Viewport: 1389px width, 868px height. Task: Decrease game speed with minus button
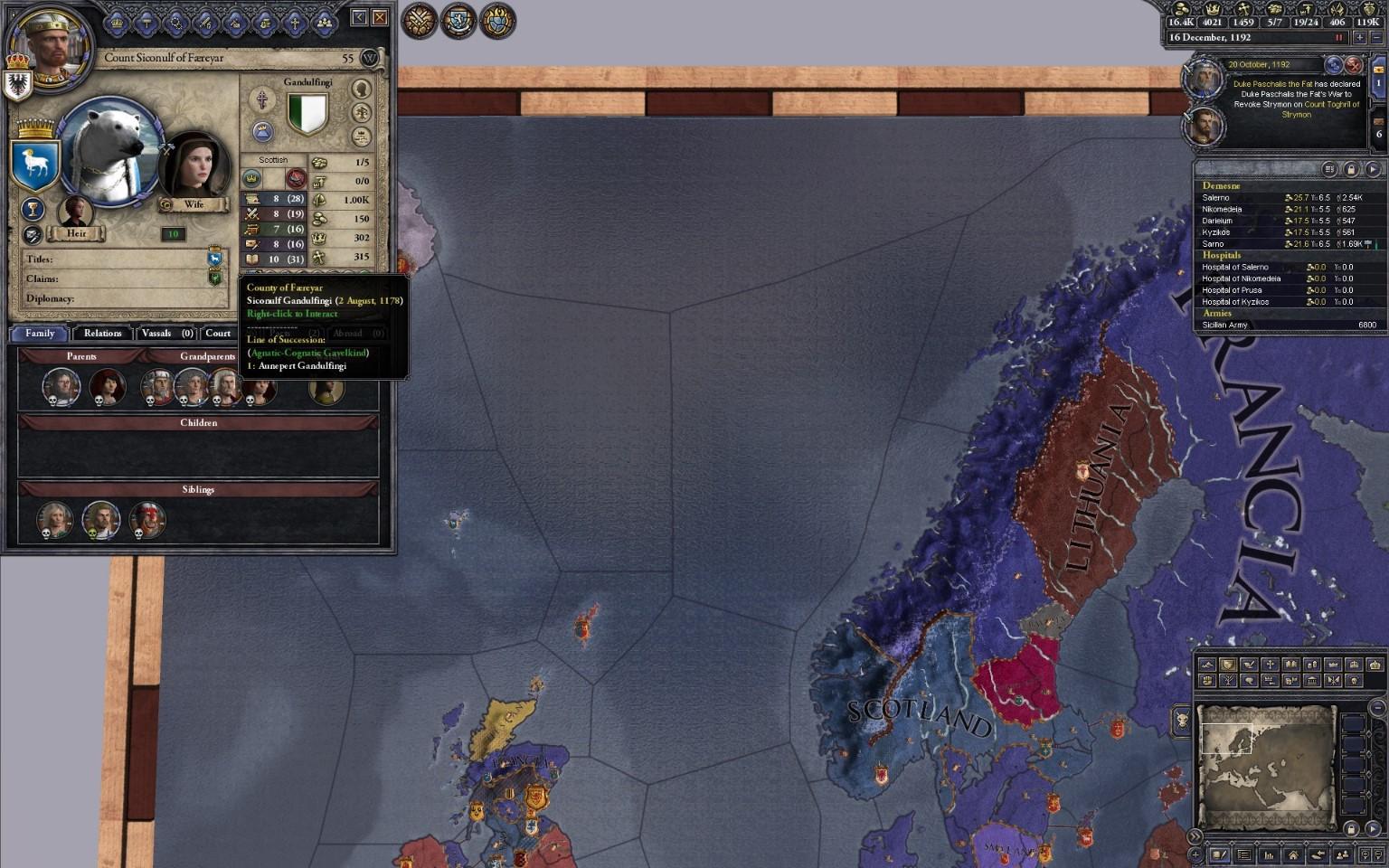point(1376,38)
